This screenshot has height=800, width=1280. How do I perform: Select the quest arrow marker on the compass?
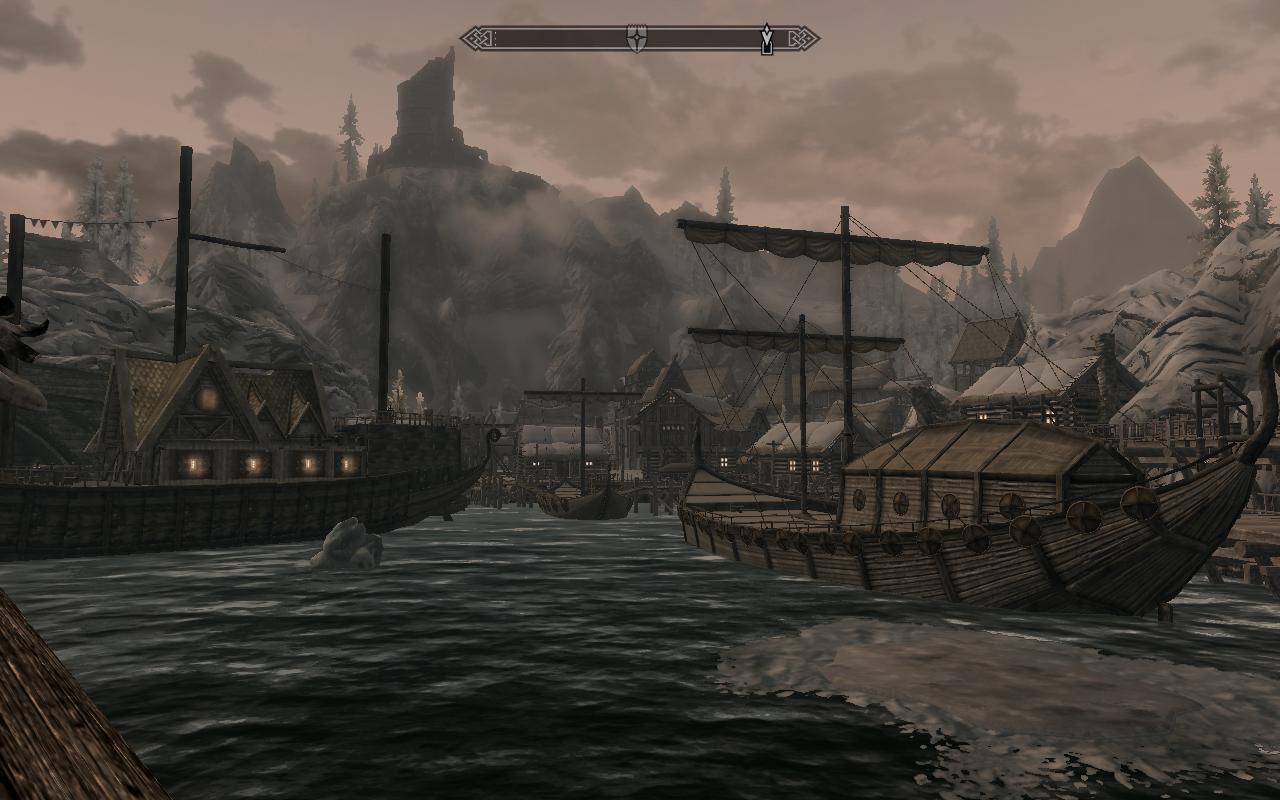coord(766,39)
